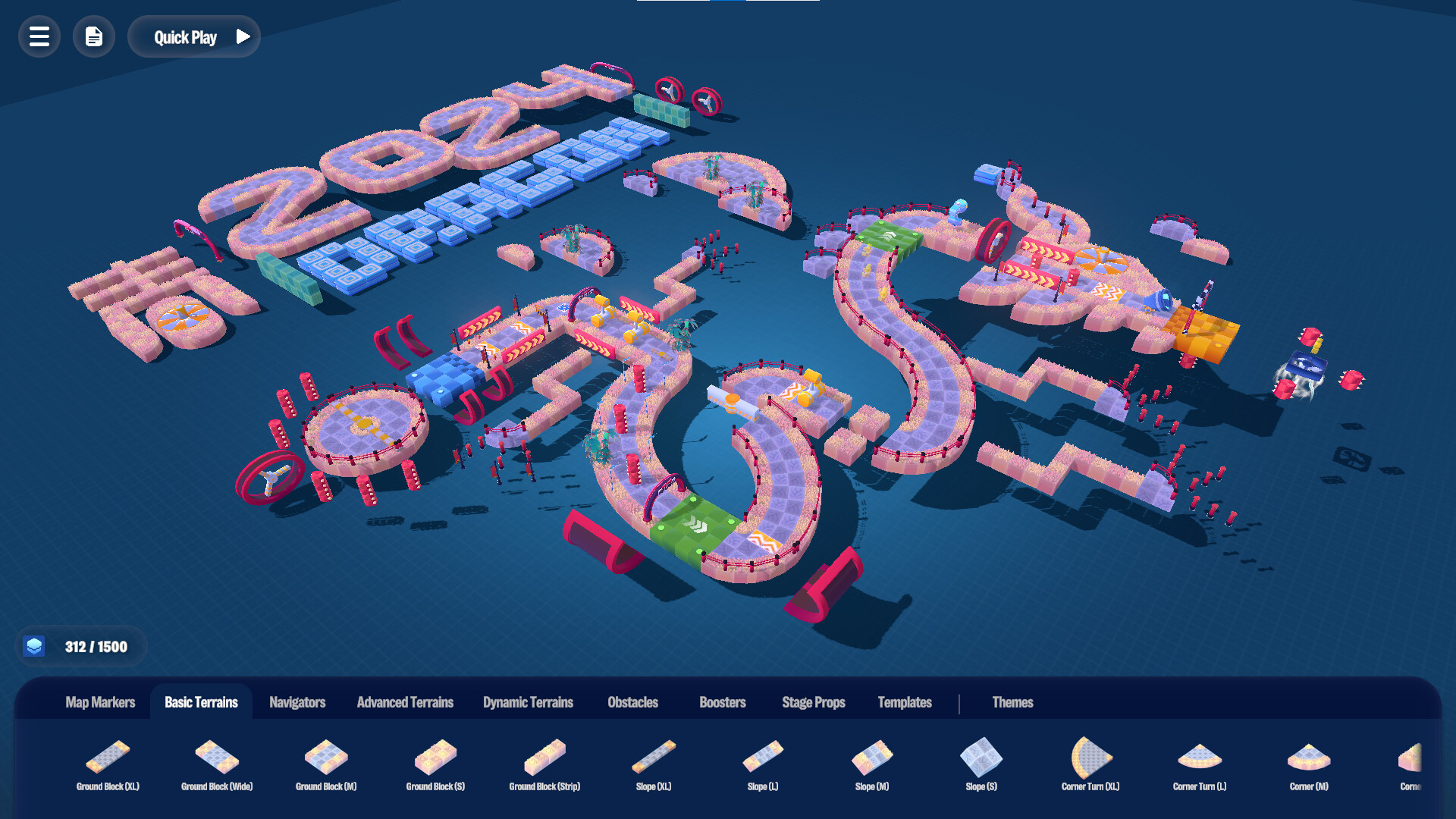Pick the Slope (M) terrain

coord(872,758)
